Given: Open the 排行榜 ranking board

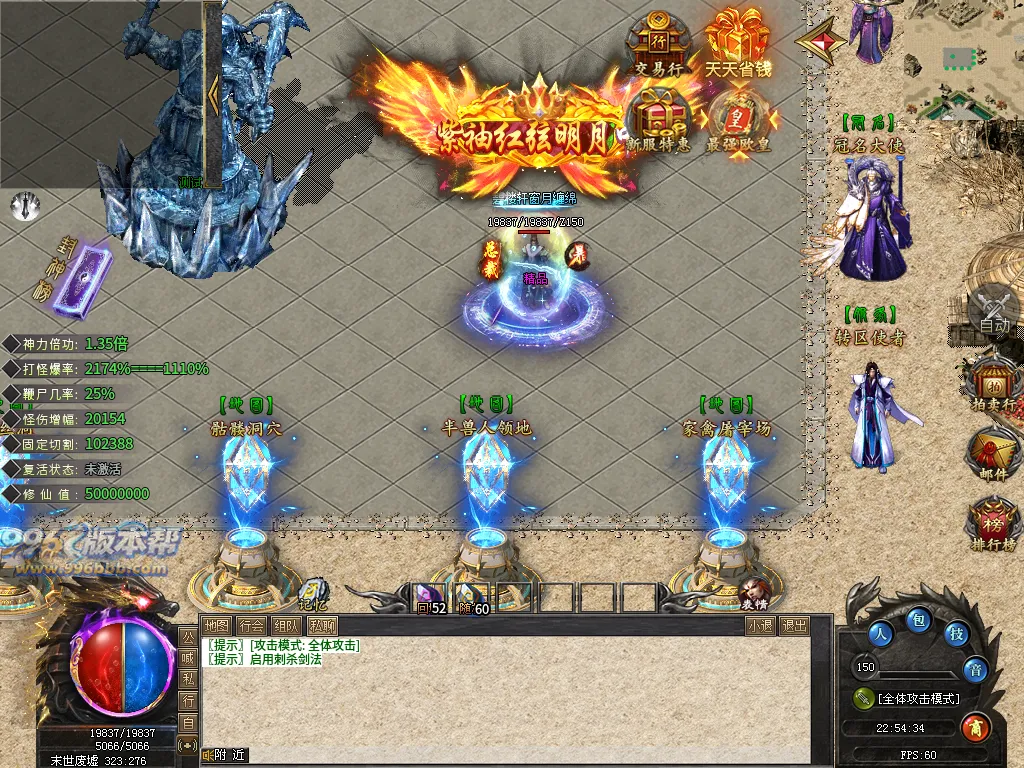Looking at the screenshot, I should coord(993,523).
